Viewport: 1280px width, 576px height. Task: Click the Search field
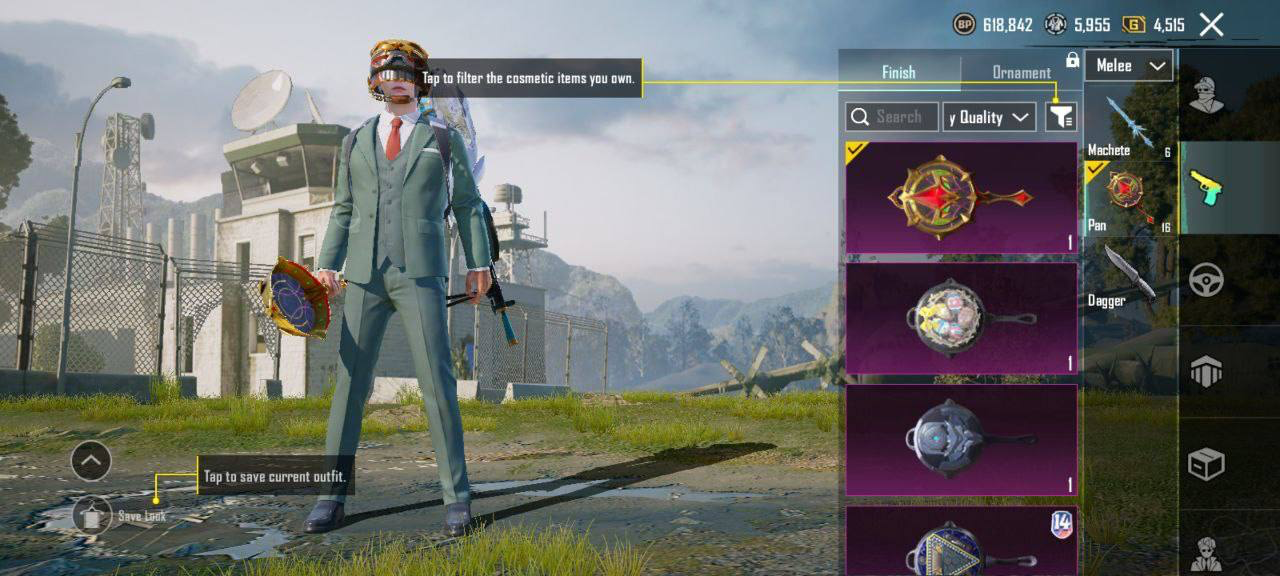point(891,117)
